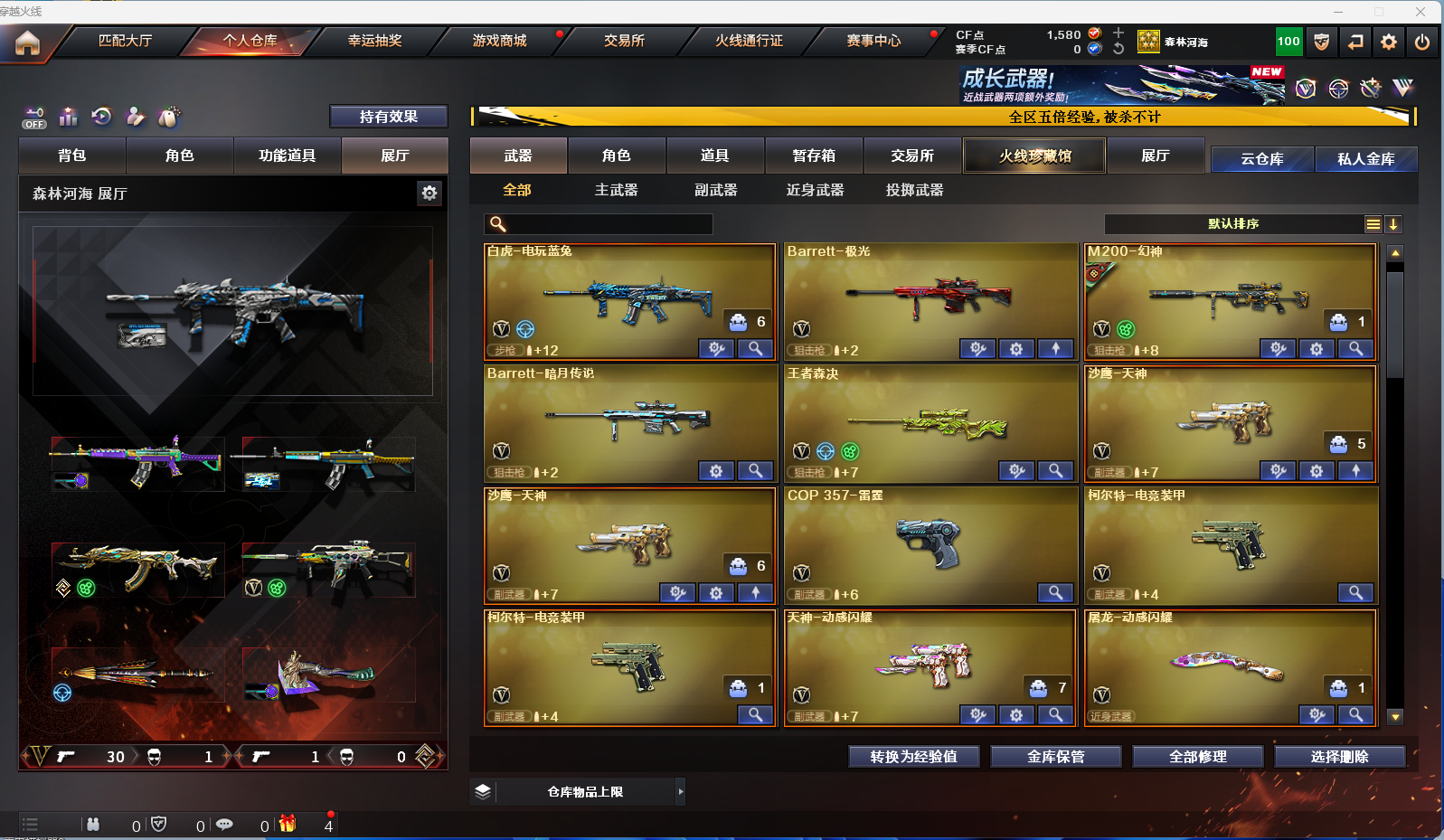Click 转换为经验值 button
Viewport: 1444px width, 840px height.
(x=913, y=757)
